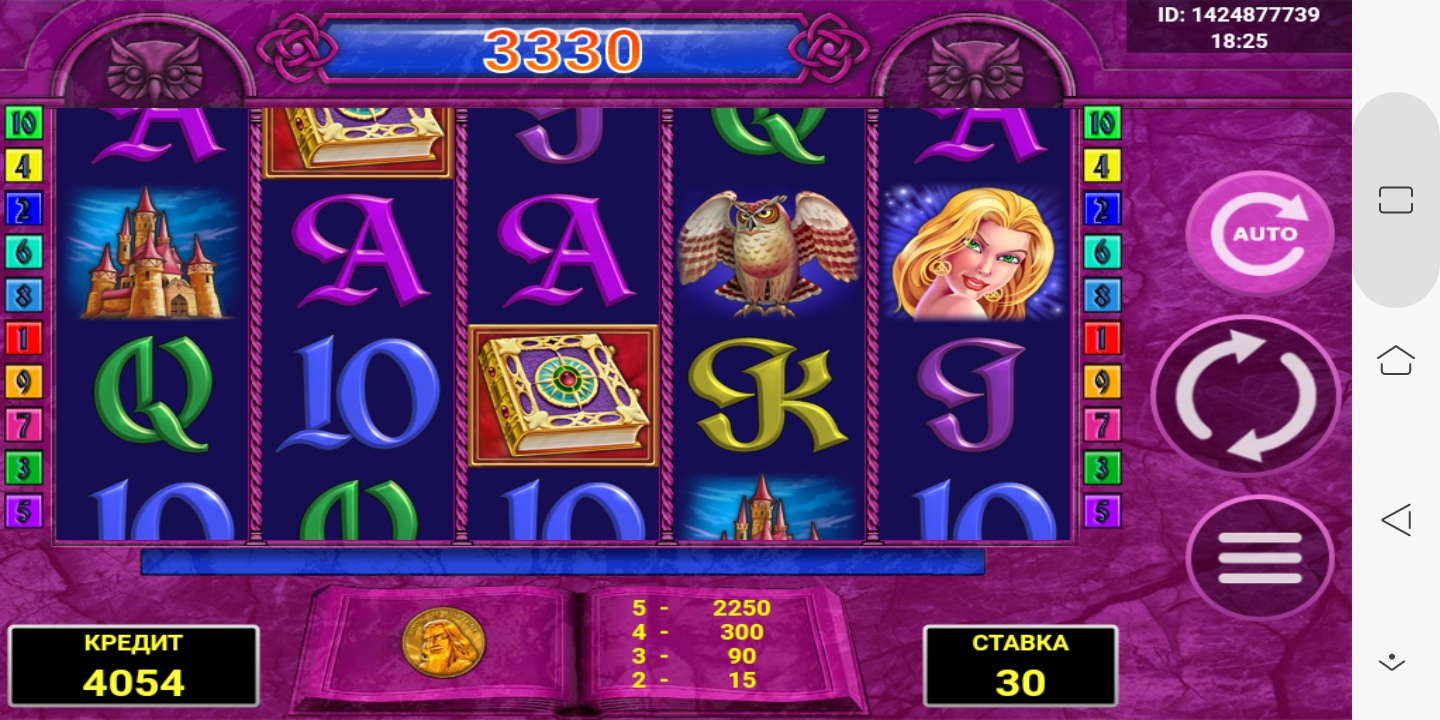This screenshot has width=1440, height=720.
Task: Go to the Android home screen
Action: (1395, 359)
